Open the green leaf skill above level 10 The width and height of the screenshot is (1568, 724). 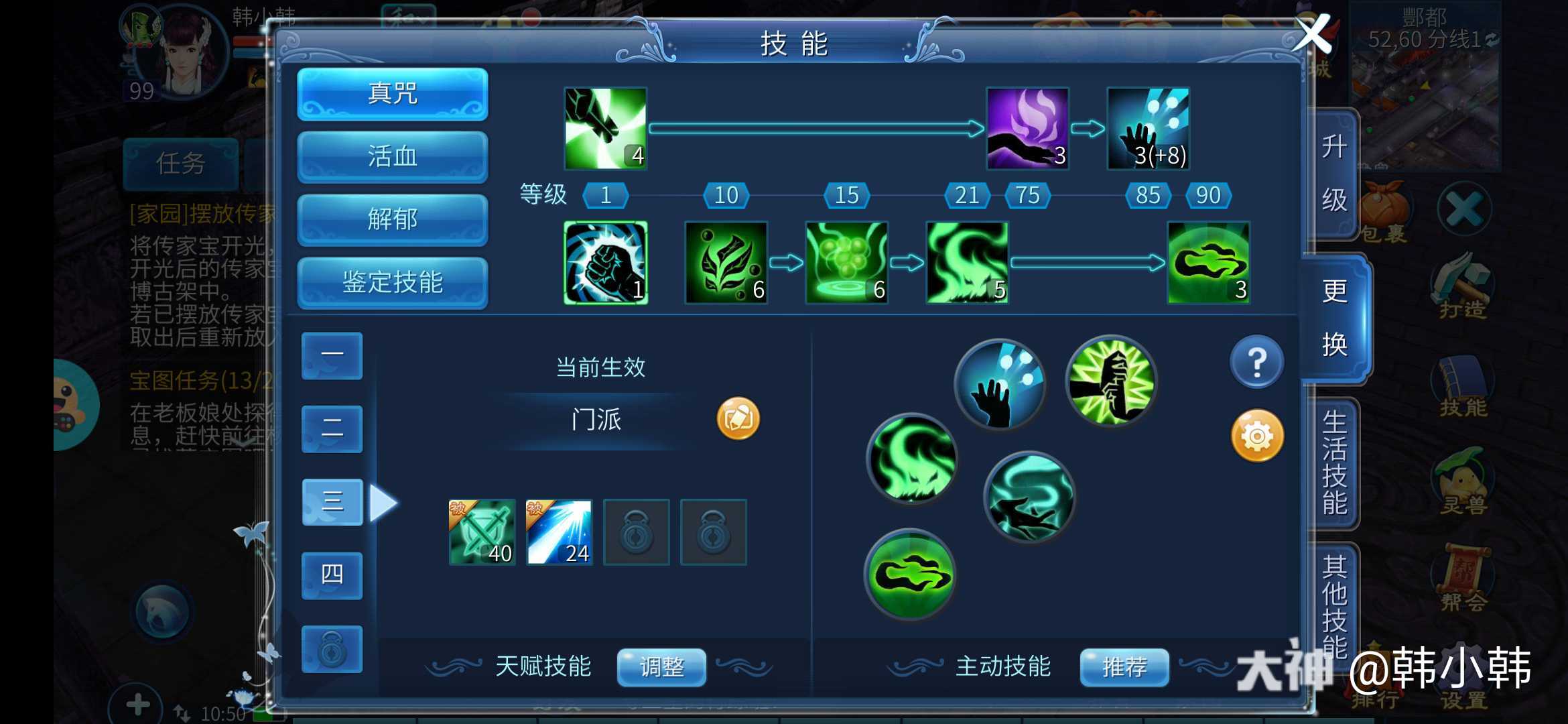[x=726, y=263]
